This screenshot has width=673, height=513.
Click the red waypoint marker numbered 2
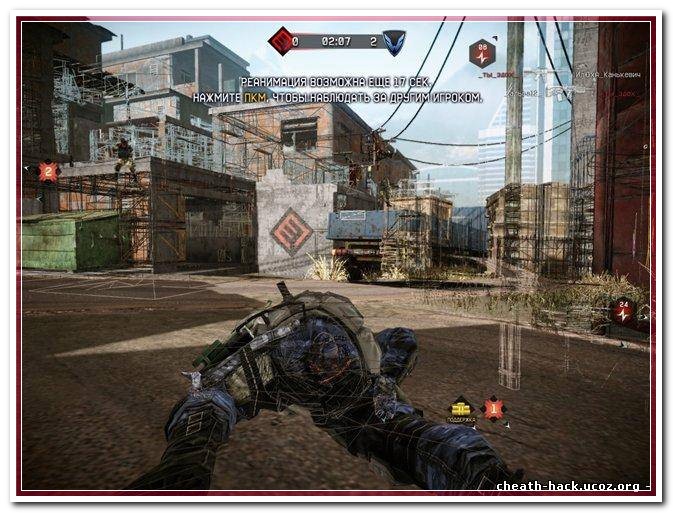point(46,172)
